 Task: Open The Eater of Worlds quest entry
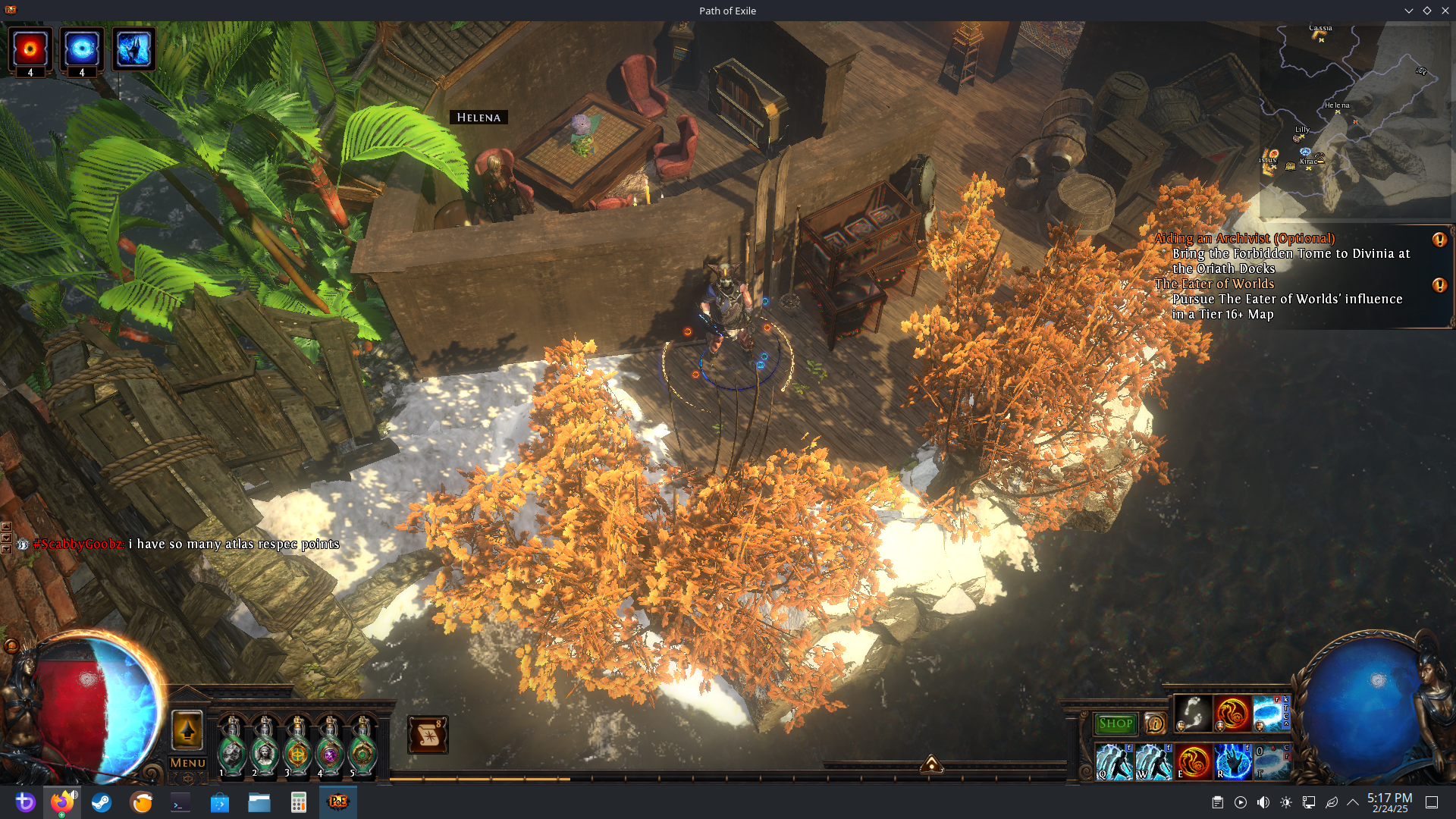click(1214, 284)
